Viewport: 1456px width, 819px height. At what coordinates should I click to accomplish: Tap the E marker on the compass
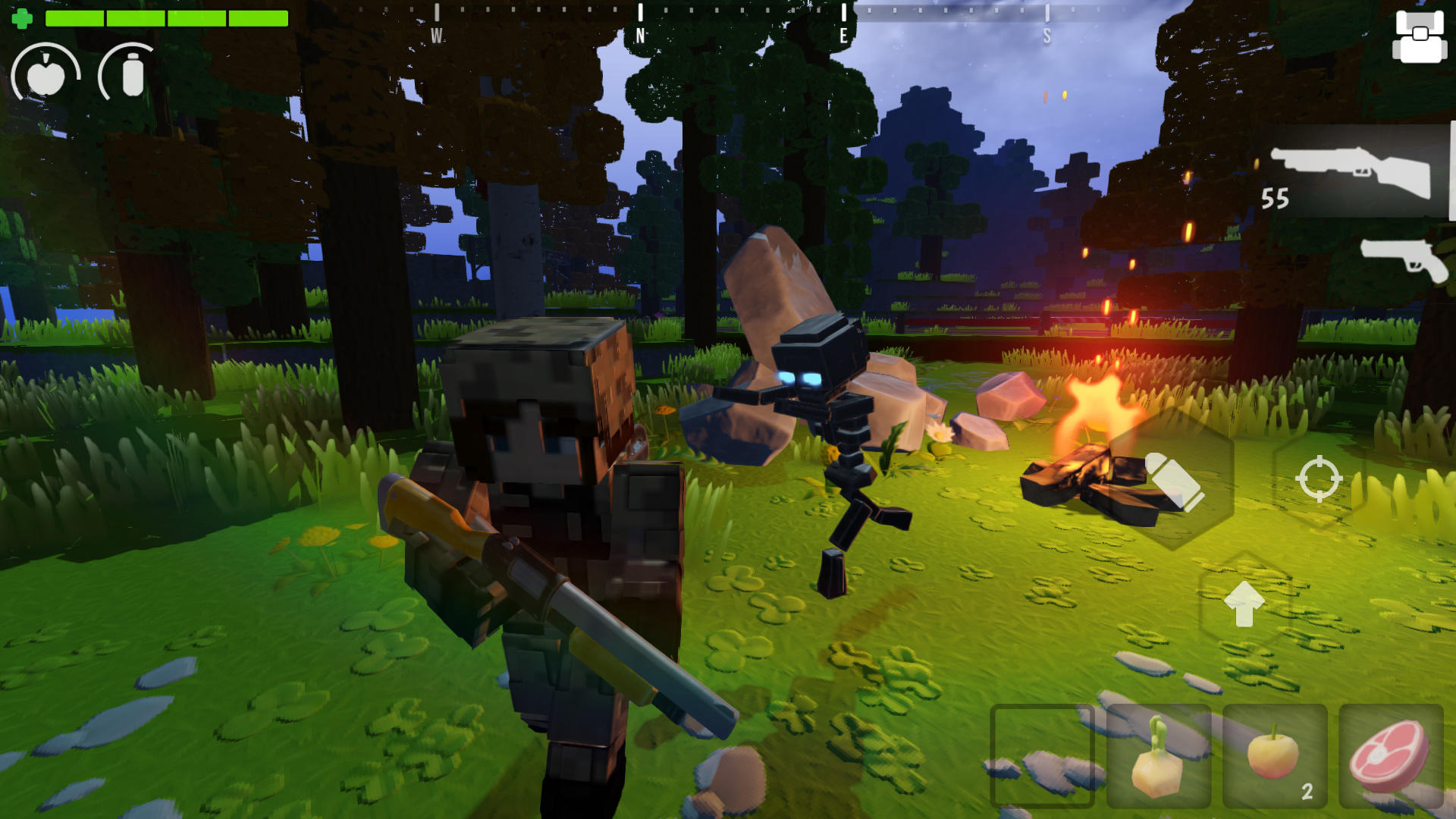(843, 23)
